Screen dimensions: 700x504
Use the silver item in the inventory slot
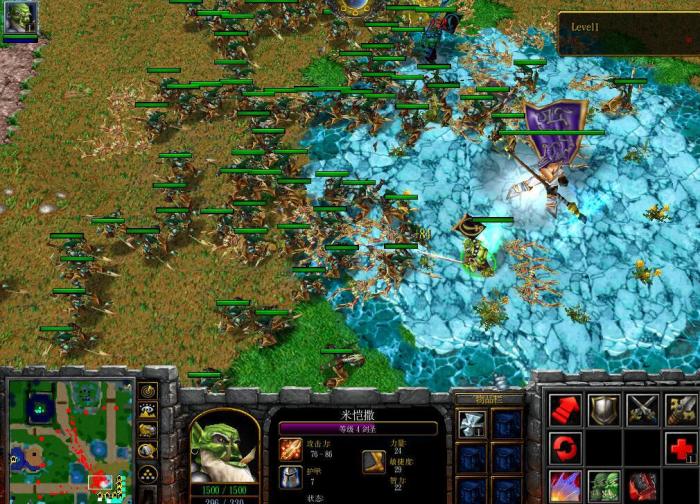tap(472, 423)
